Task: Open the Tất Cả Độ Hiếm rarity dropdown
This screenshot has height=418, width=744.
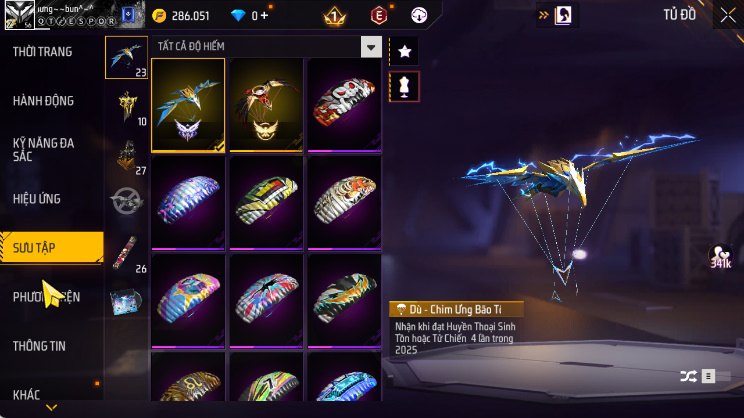Action: 371,47
